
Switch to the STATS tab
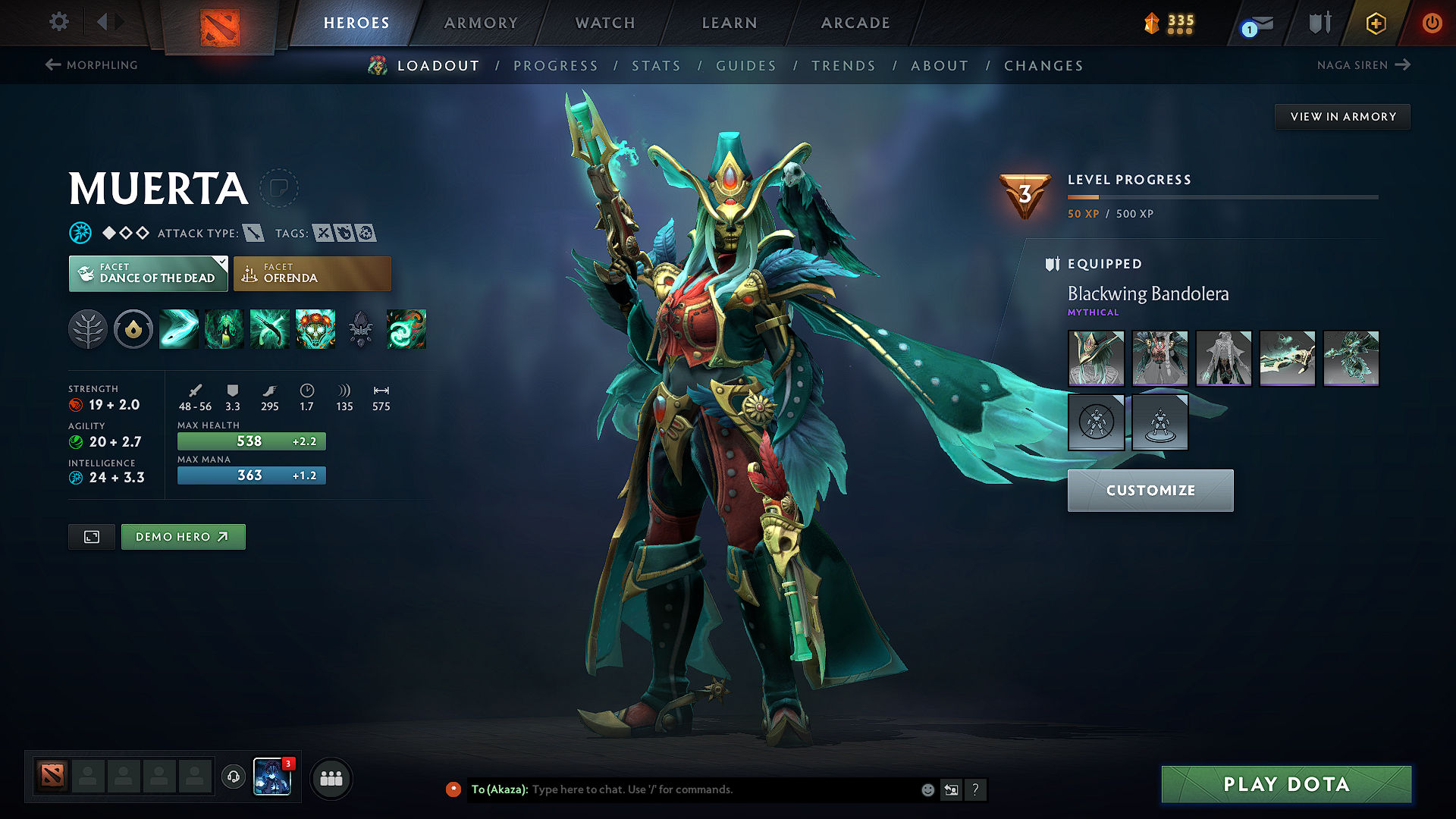656,66
